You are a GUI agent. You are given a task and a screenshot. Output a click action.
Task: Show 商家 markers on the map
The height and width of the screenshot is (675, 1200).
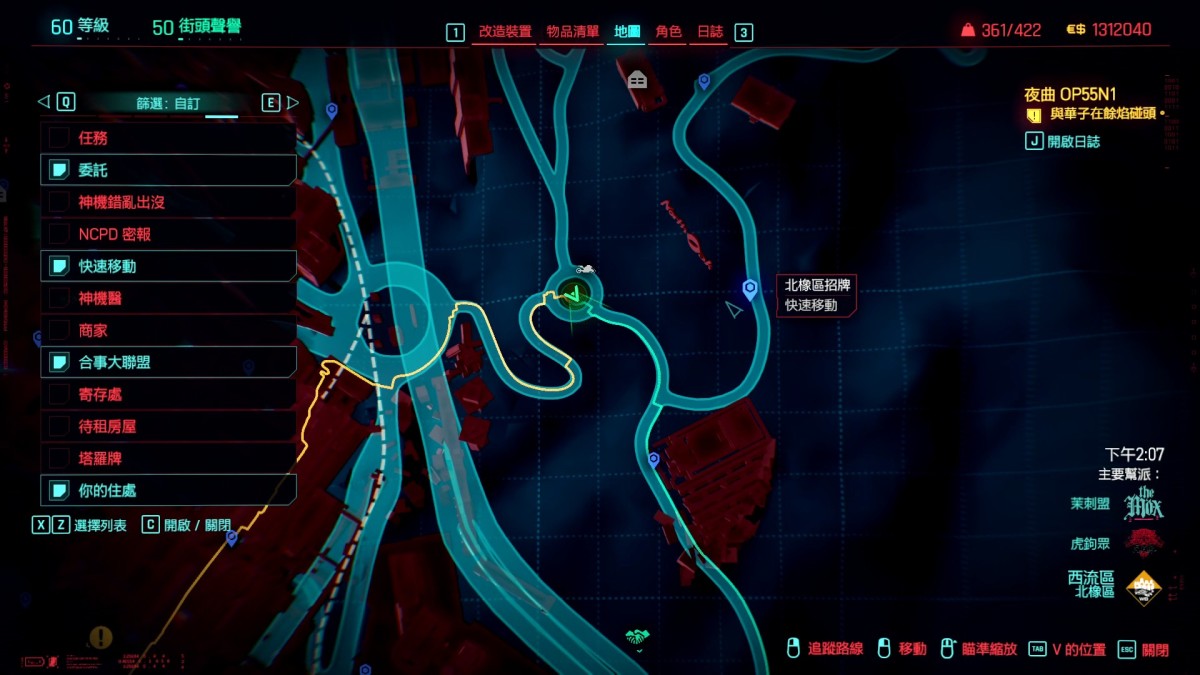168,330
